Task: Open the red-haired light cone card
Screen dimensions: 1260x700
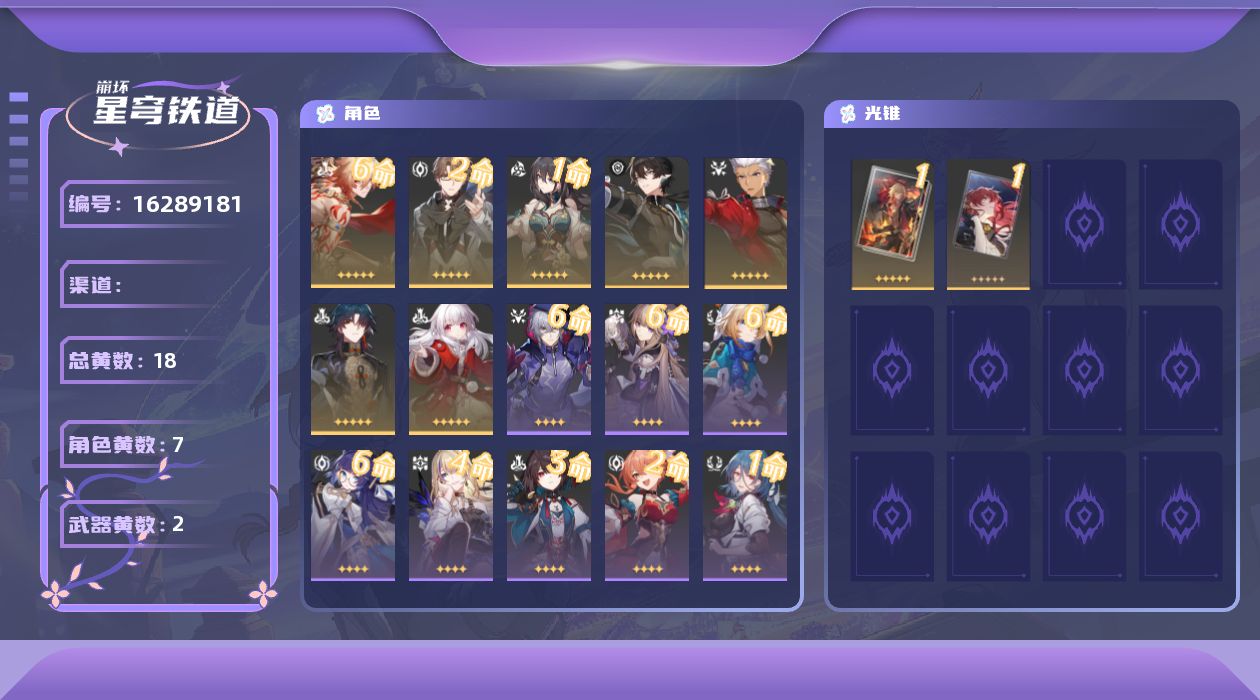Action: point(988,223)
